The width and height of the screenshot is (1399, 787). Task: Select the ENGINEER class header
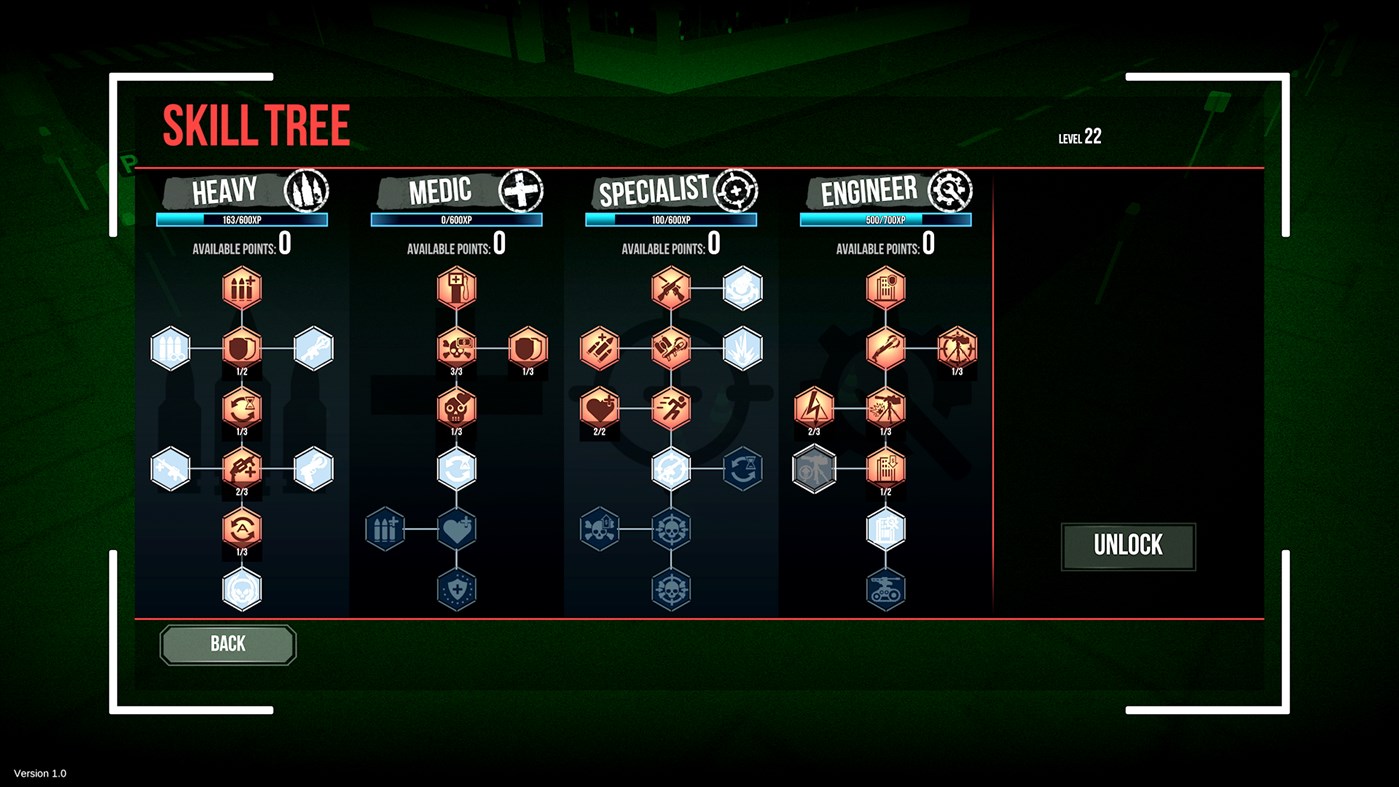point(869,190)
